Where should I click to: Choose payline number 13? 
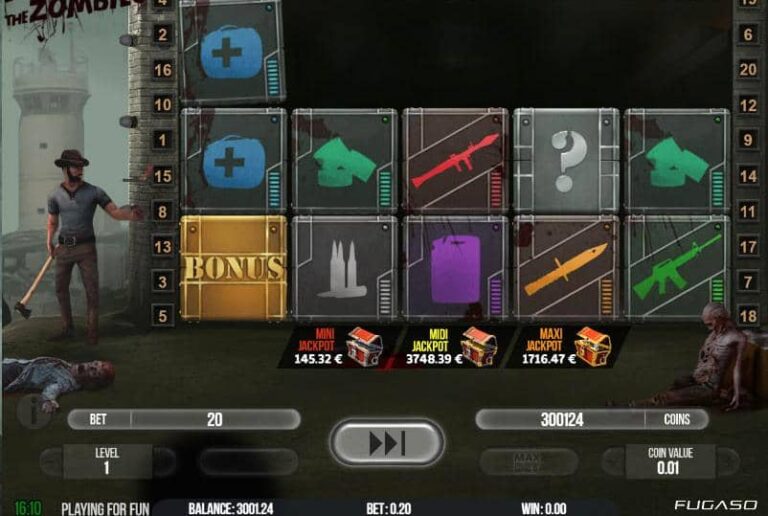(x=164, y=246)
